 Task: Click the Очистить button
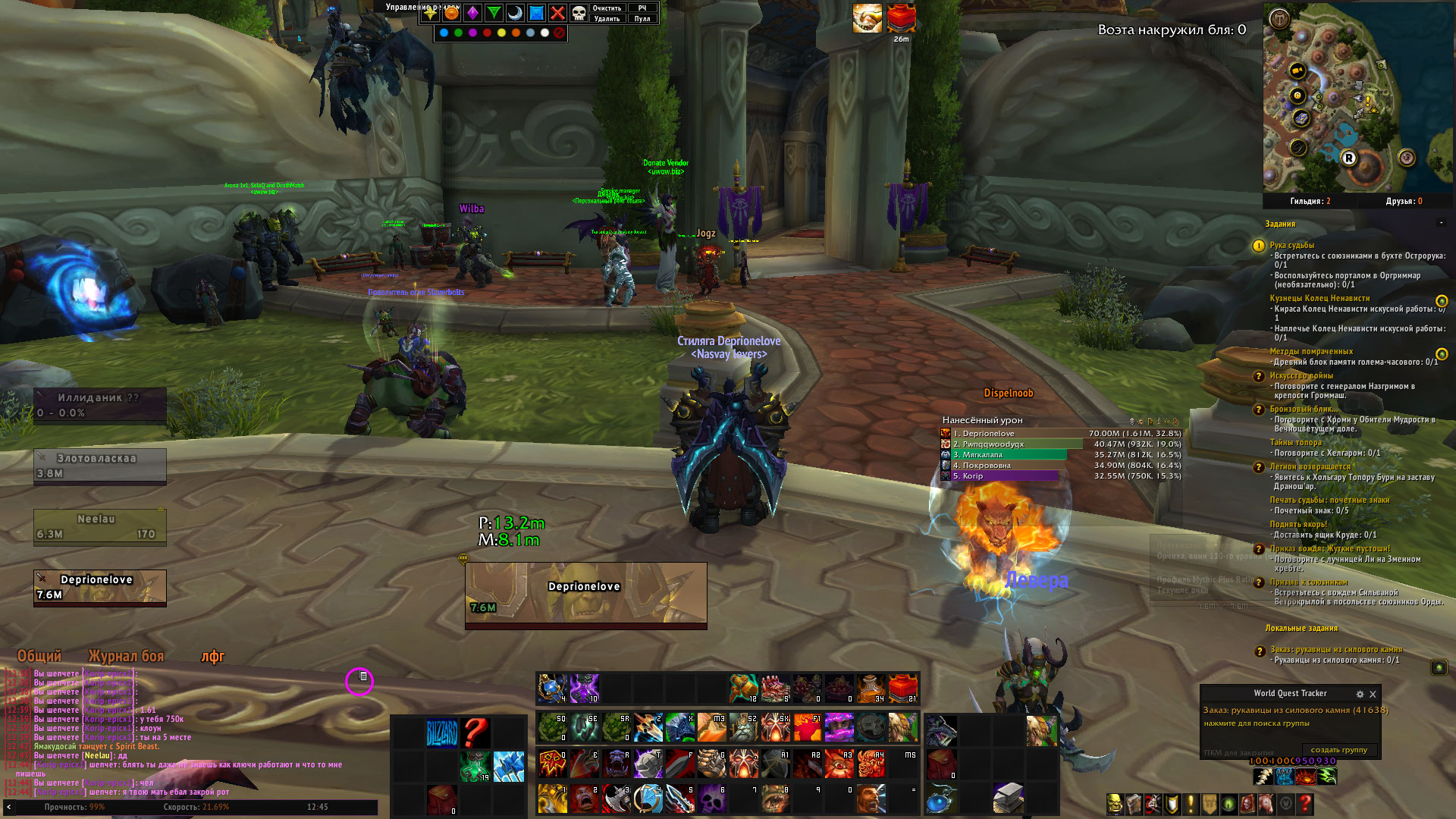607,8
